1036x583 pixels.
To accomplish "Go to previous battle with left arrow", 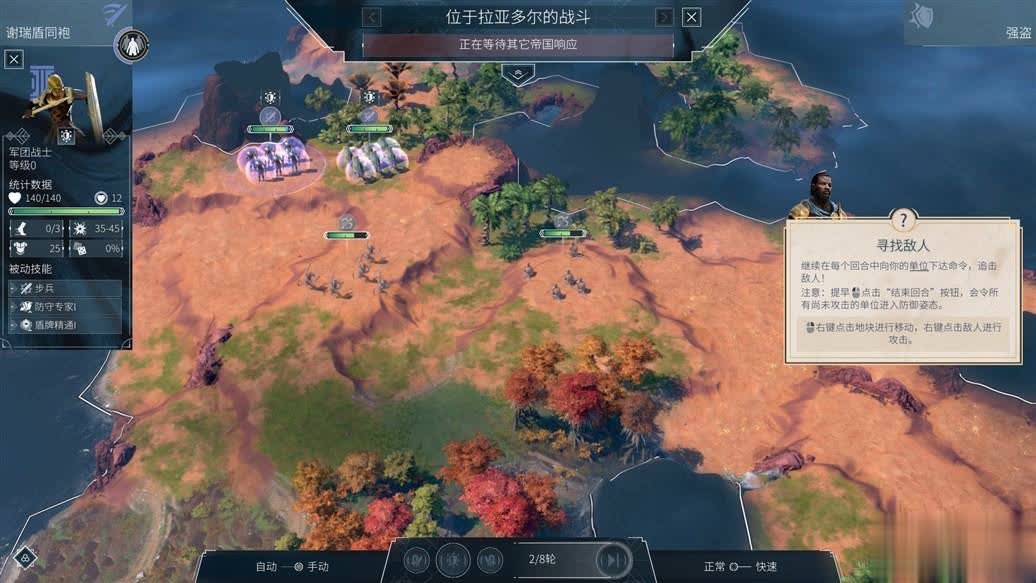I will 372,17.
